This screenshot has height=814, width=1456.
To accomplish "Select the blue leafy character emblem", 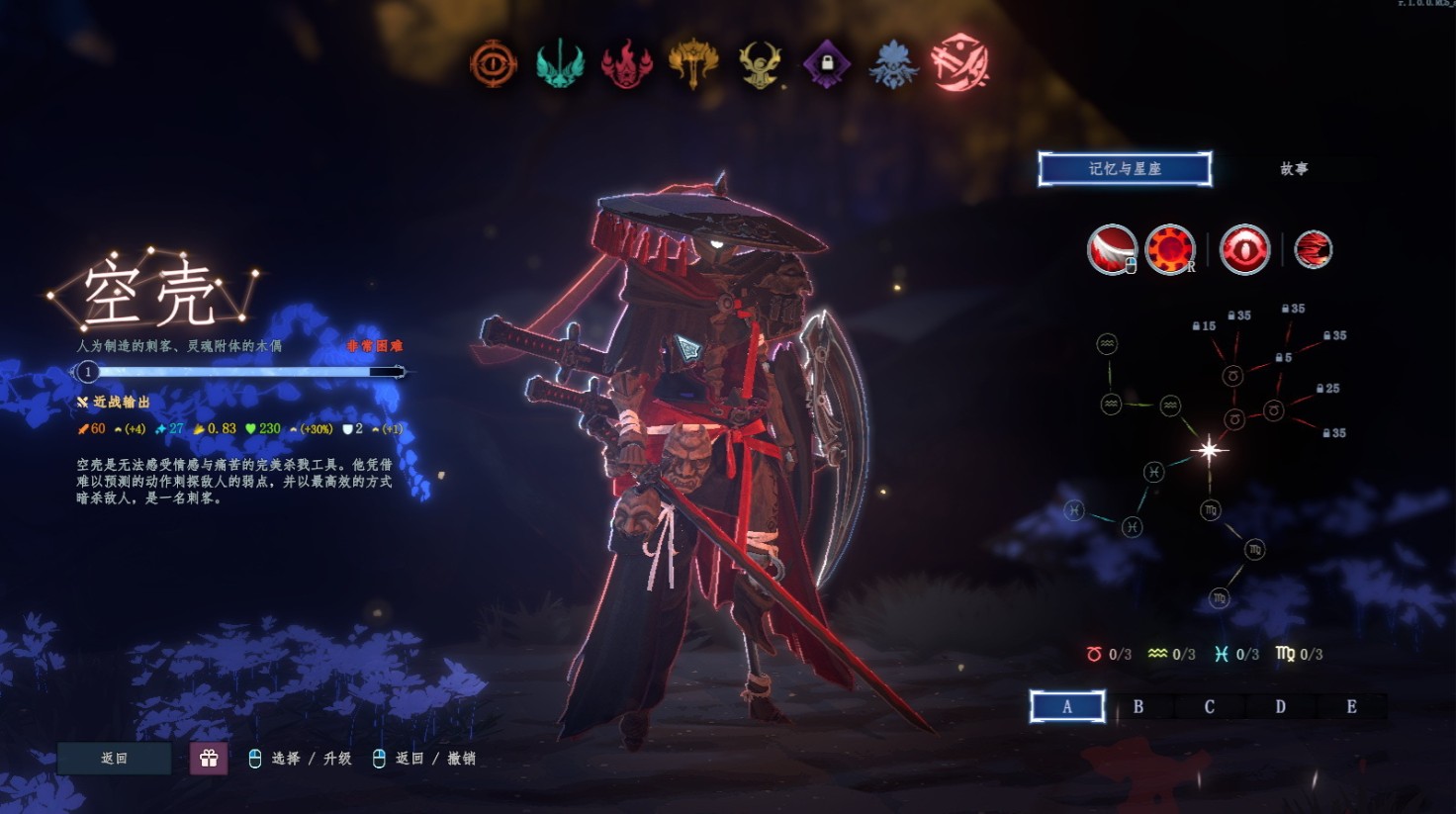I will tap(893, 64).
